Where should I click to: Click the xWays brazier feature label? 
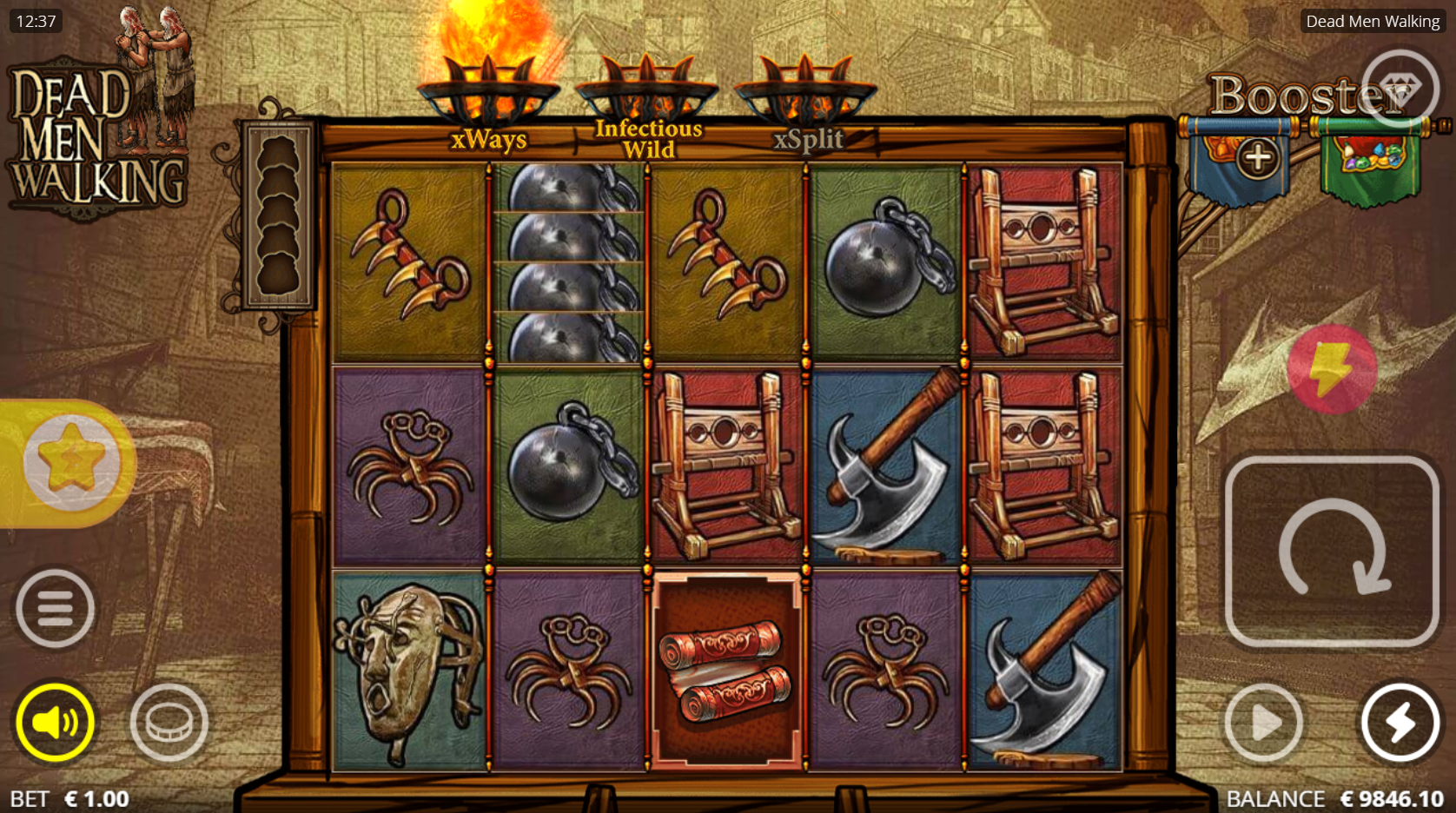click(488, 139)
